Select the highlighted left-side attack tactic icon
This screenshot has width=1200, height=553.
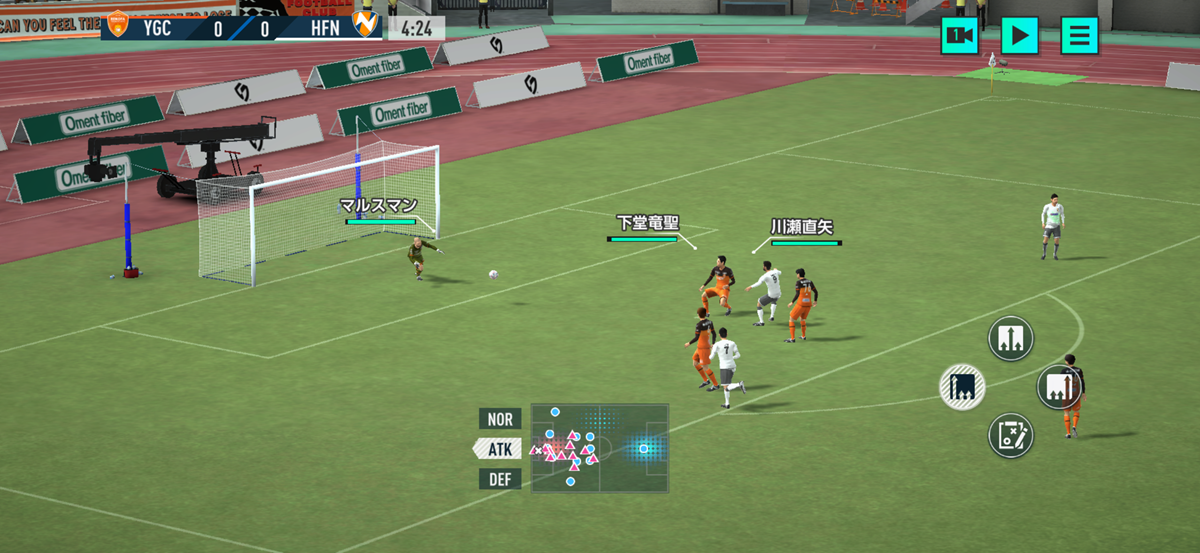pos(962,386)
